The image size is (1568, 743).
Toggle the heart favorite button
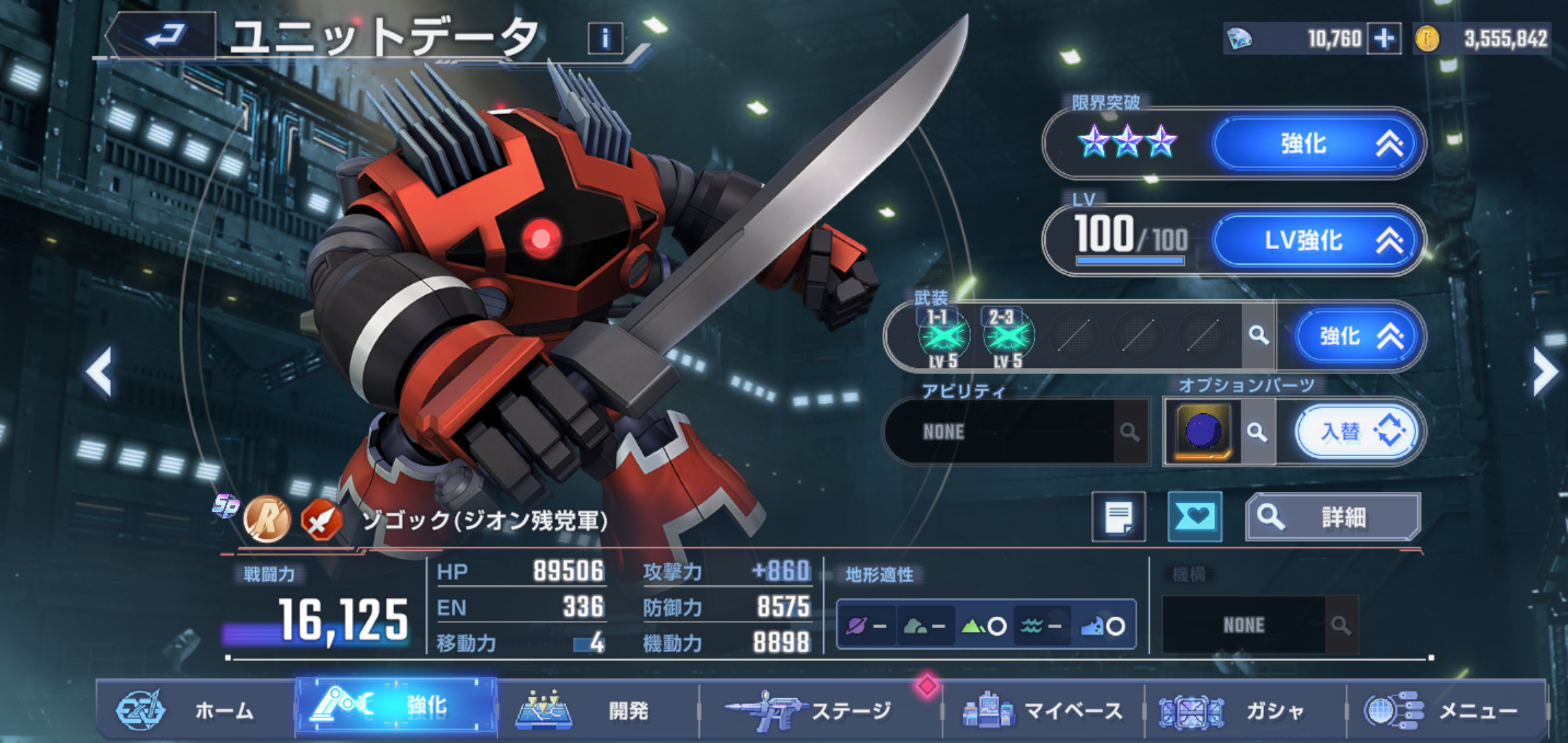point(1195,517)
